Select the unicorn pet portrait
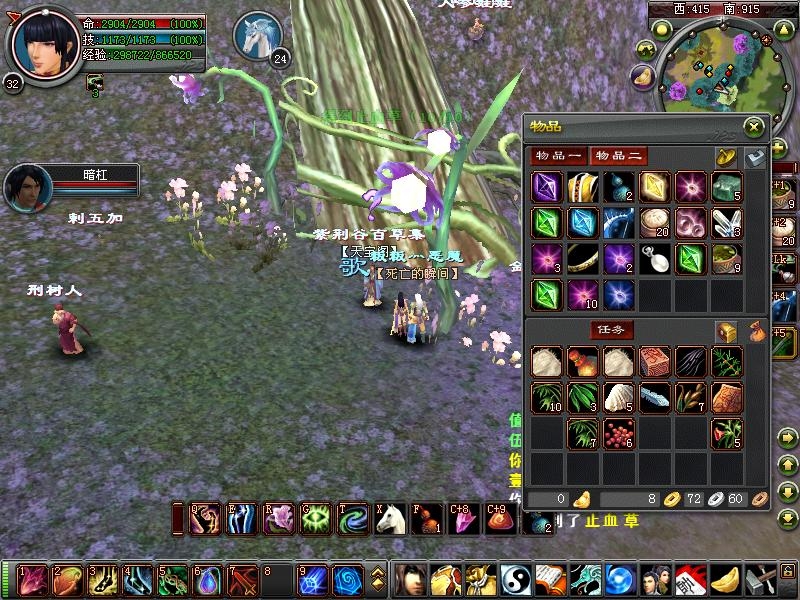The width and height of the screenshot is (800, 600). 256,36
